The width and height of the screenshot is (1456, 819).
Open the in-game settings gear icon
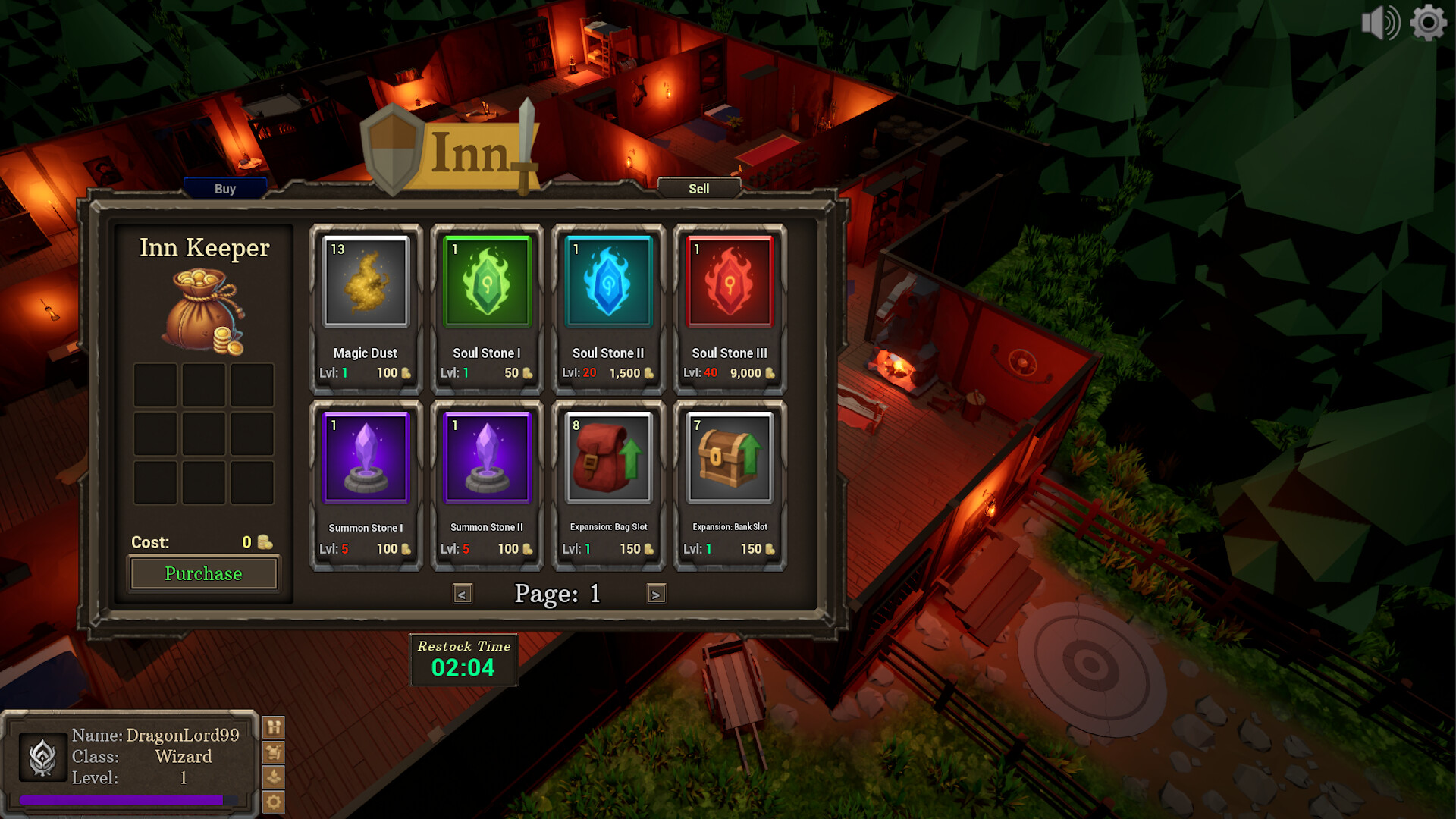(x=273, y=801)
